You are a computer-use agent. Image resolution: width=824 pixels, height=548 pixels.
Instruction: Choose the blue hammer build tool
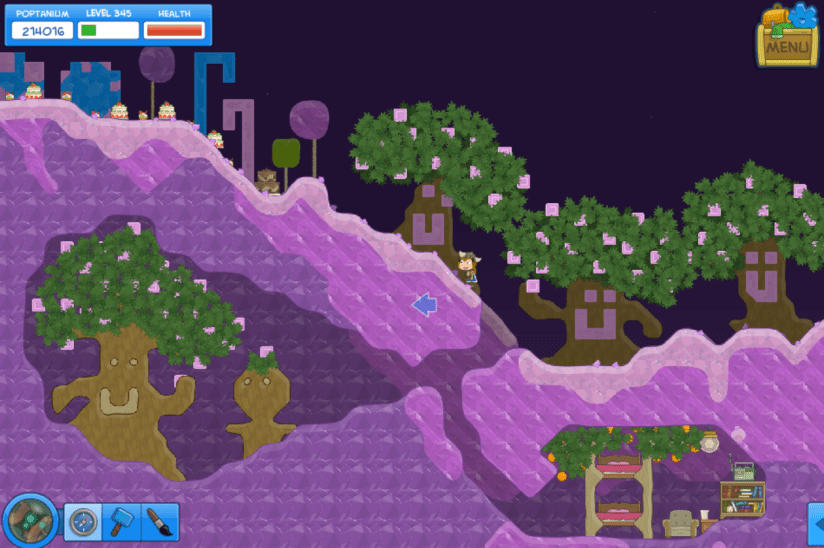[x=121, y=521]
